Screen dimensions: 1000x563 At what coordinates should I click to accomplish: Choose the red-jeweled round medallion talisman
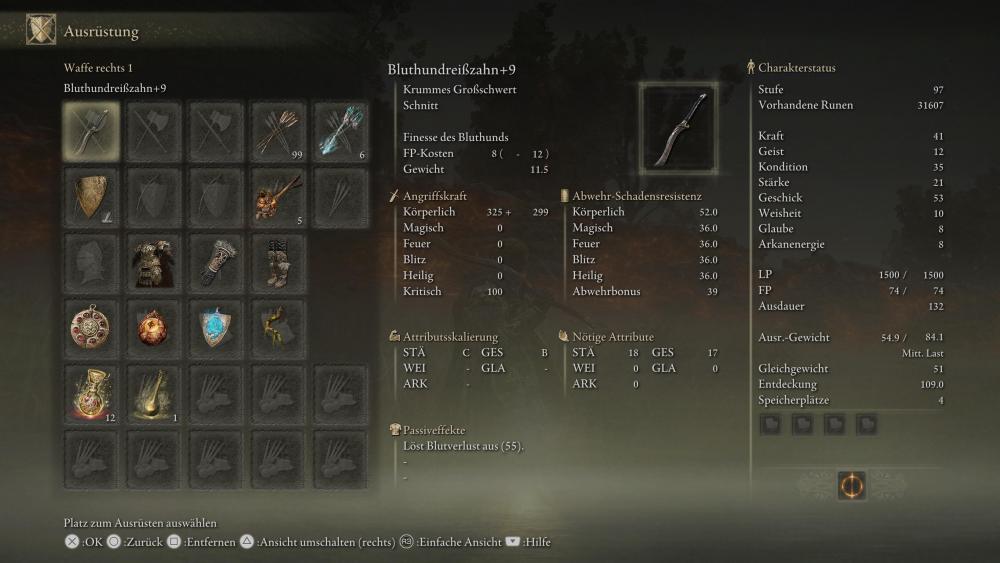point(91,327)
